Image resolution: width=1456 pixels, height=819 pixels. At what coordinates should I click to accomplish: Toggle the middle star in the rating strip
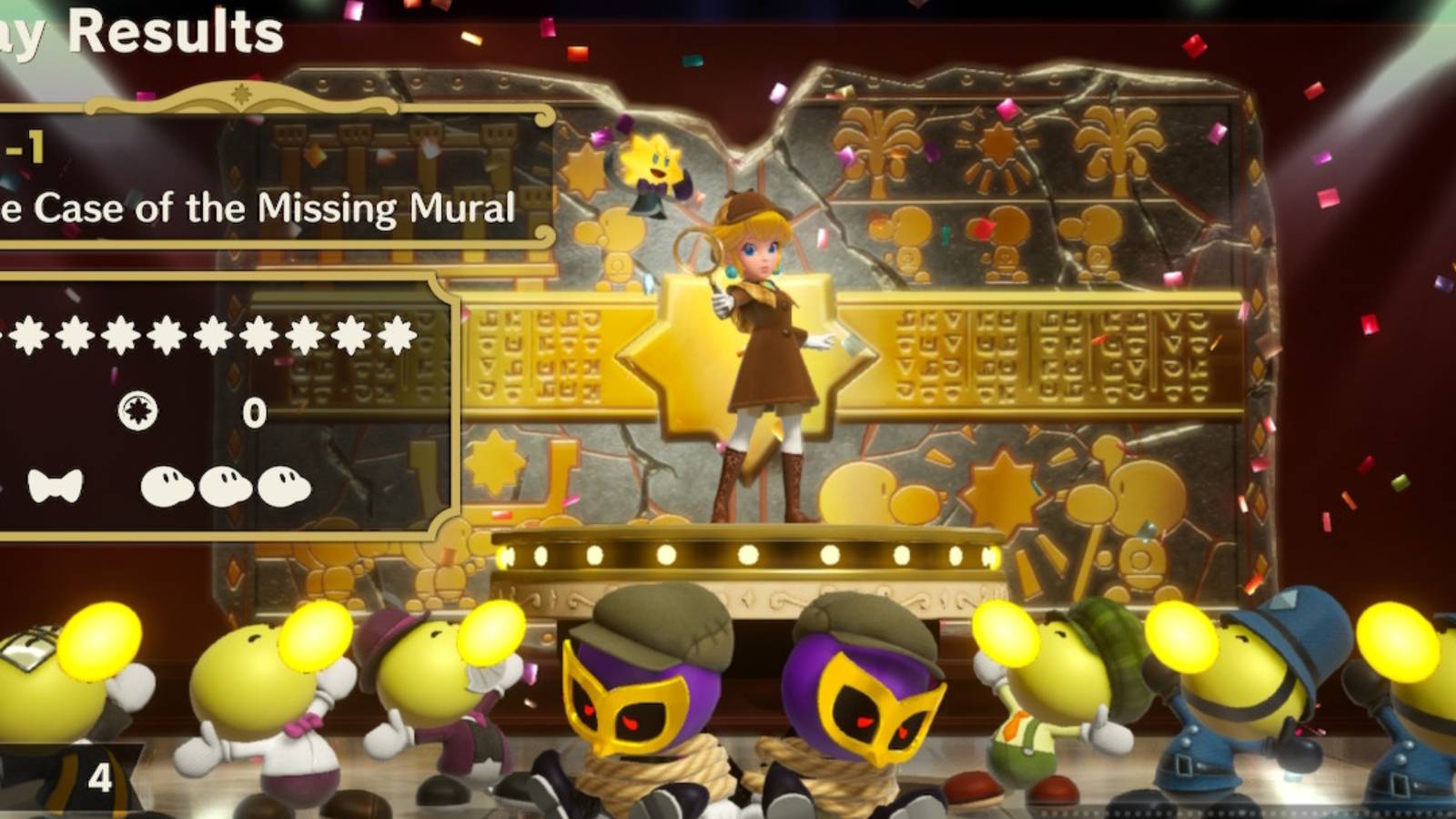click(214, 337)
